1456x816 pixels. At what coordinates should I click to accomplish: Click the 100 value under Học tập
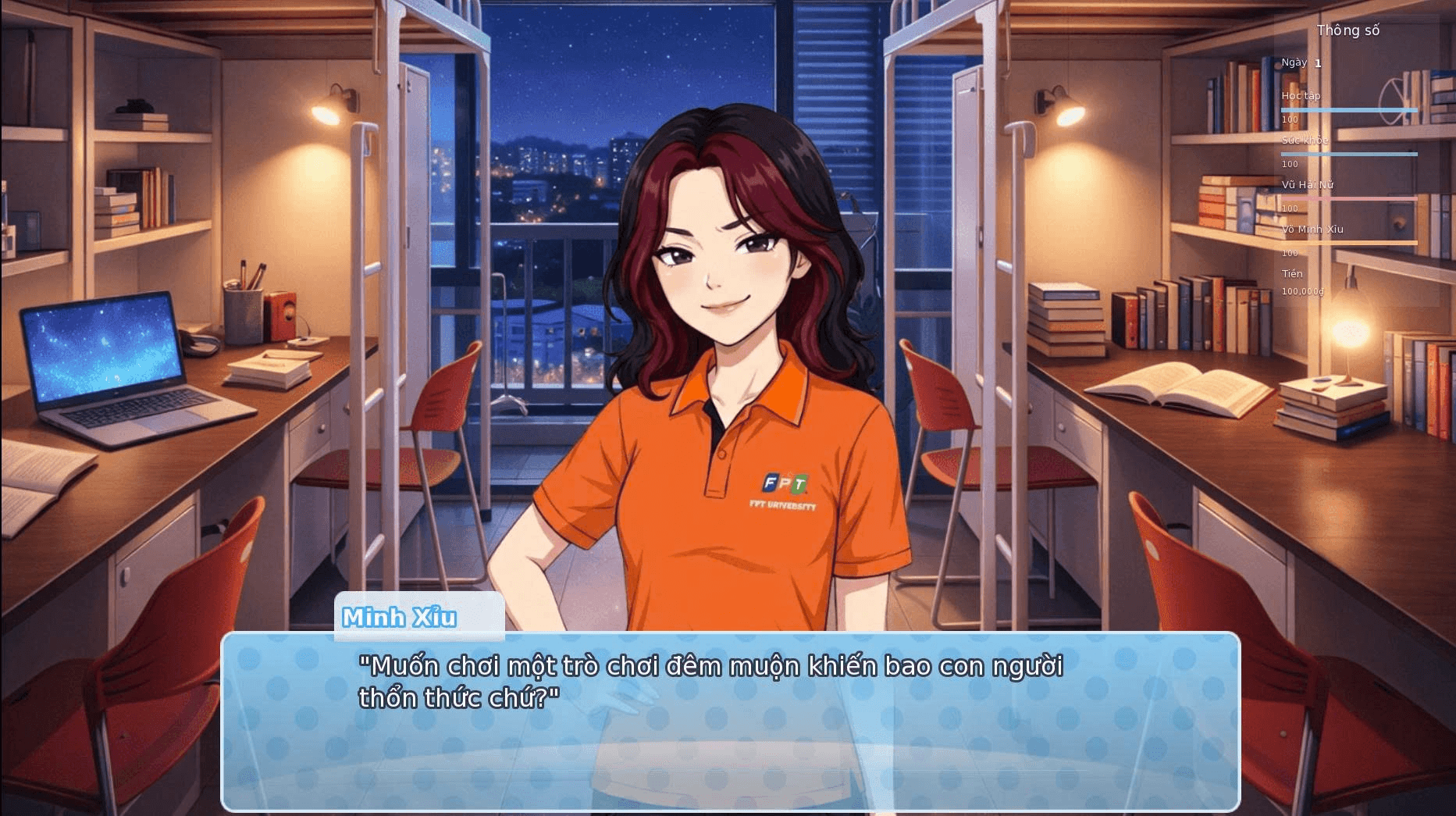1289,120
